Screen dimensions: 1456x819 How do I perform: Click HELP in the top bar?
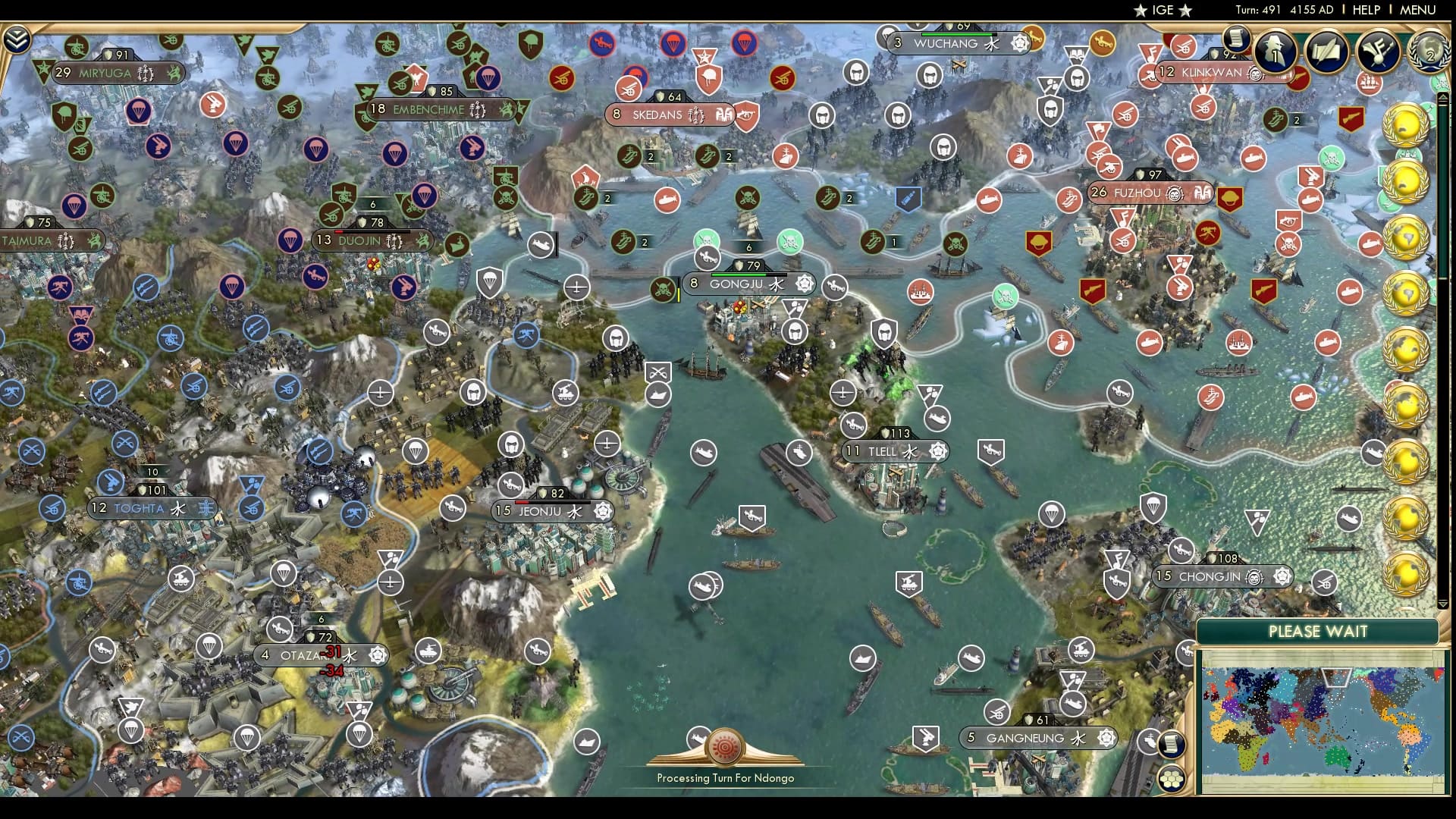1368,10
